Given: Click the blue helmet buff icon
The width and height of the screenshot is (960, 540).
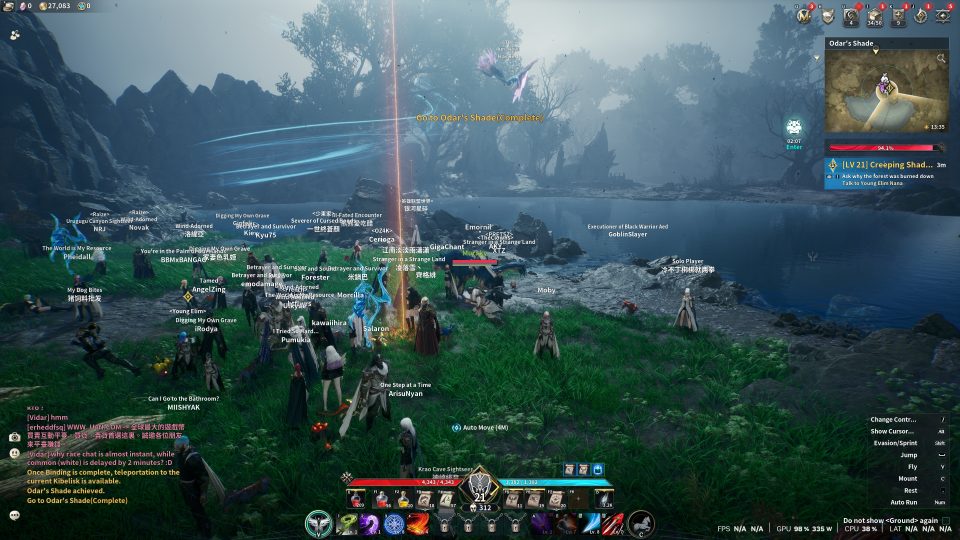Looking at the screenshot, I should click(x=598, y=469).
